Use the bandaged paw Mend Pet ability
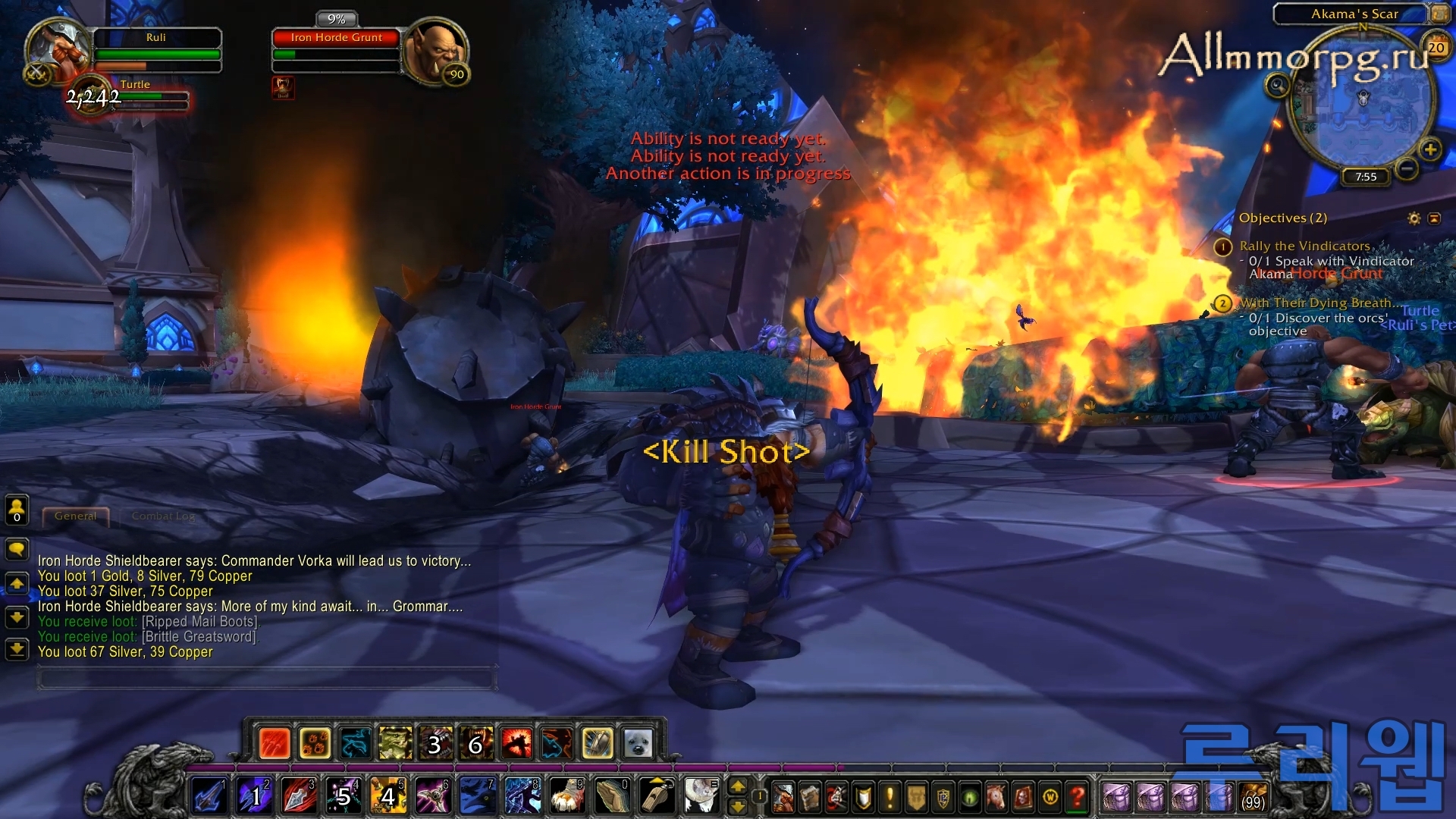1456x819 pixels. coord(566,797)
